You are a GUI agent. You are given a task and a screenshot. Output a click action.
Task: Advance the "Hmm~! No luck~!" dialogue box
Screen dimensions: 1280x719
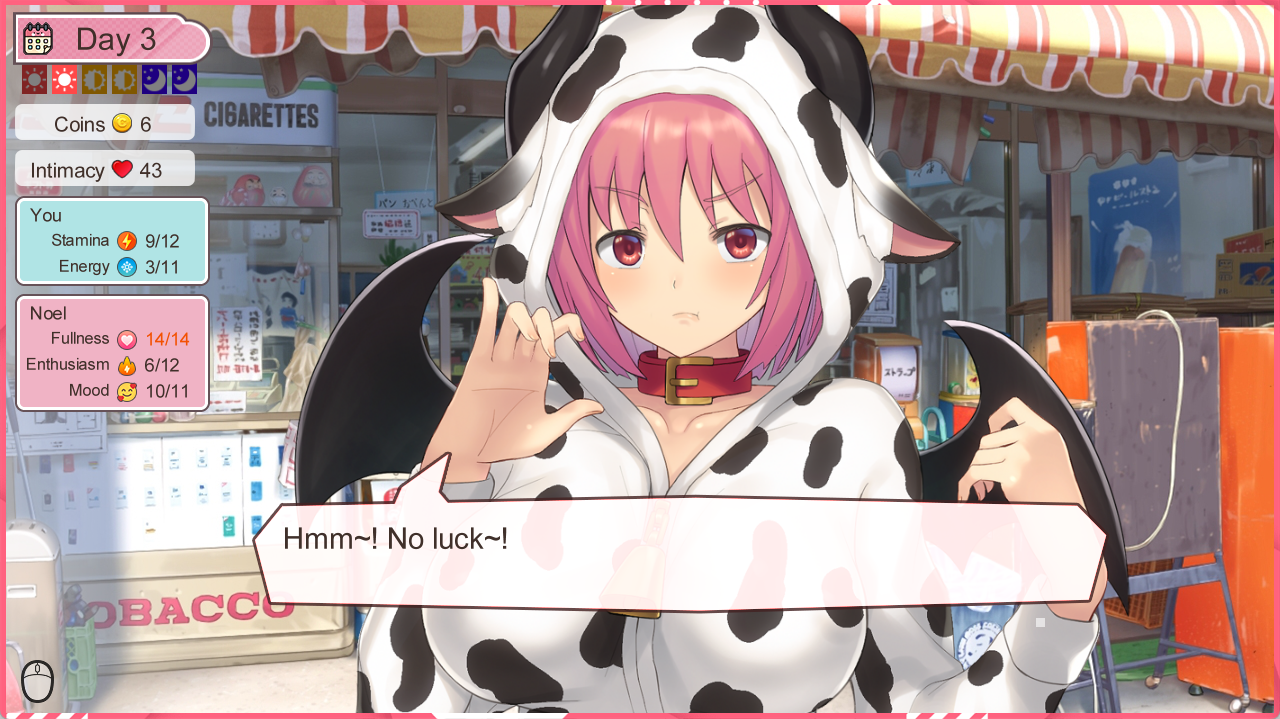point(680,553)
